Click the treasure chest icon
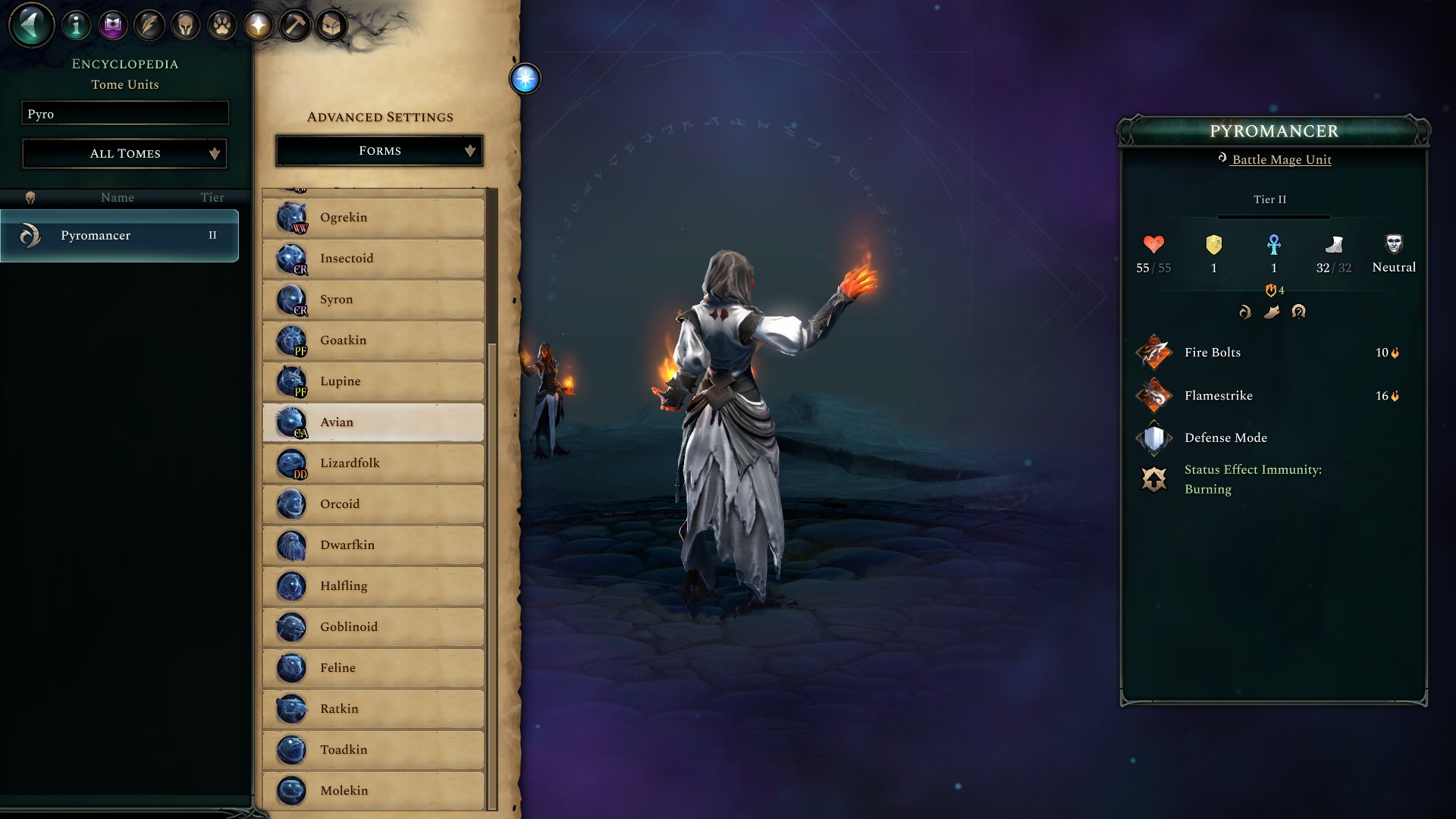This screenshot has width=1456, height=819. click(331, 27)
